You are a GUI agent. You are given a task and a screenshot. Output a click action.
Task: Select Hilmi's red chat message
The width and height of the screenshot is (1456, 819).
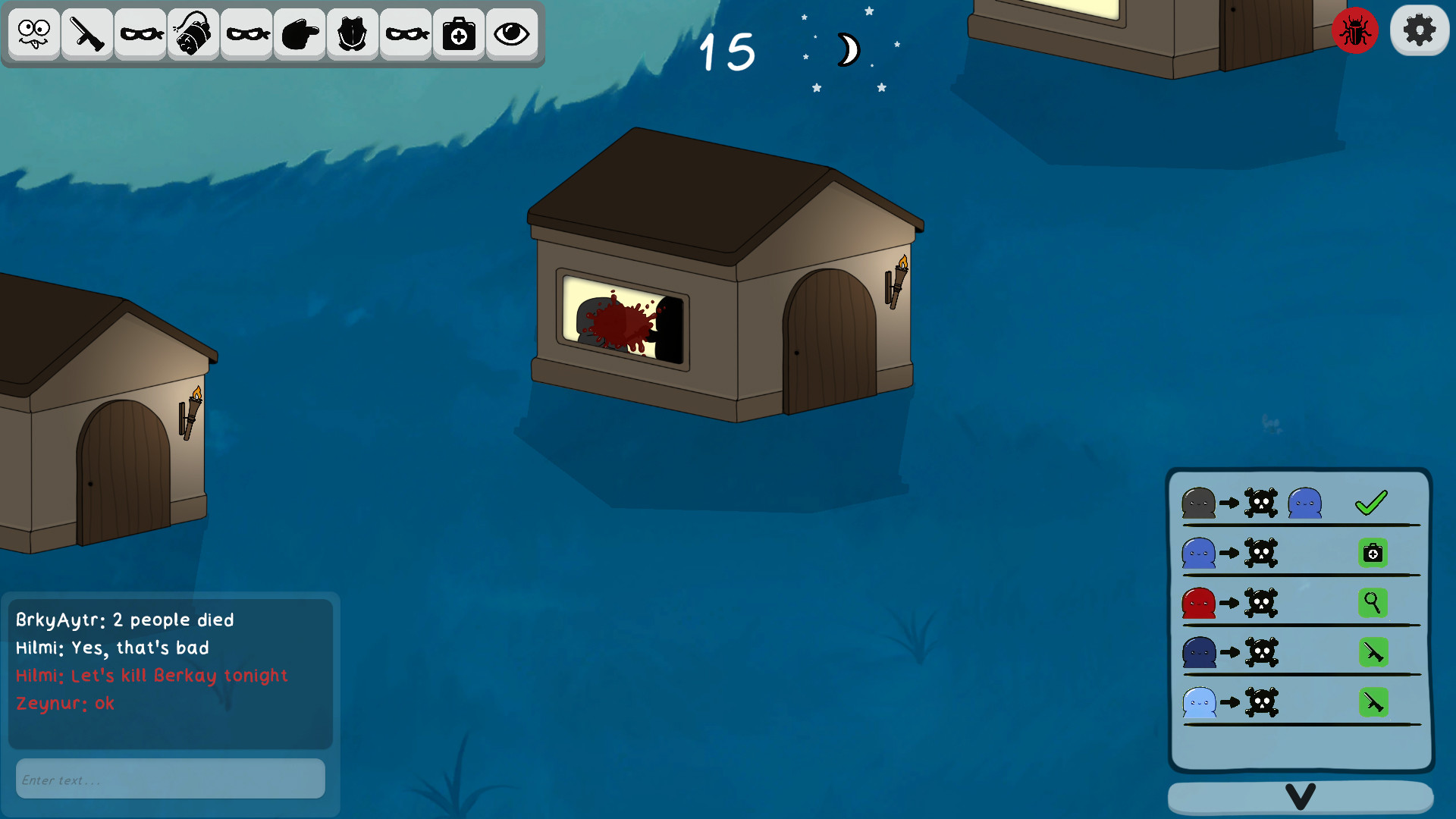151,675
